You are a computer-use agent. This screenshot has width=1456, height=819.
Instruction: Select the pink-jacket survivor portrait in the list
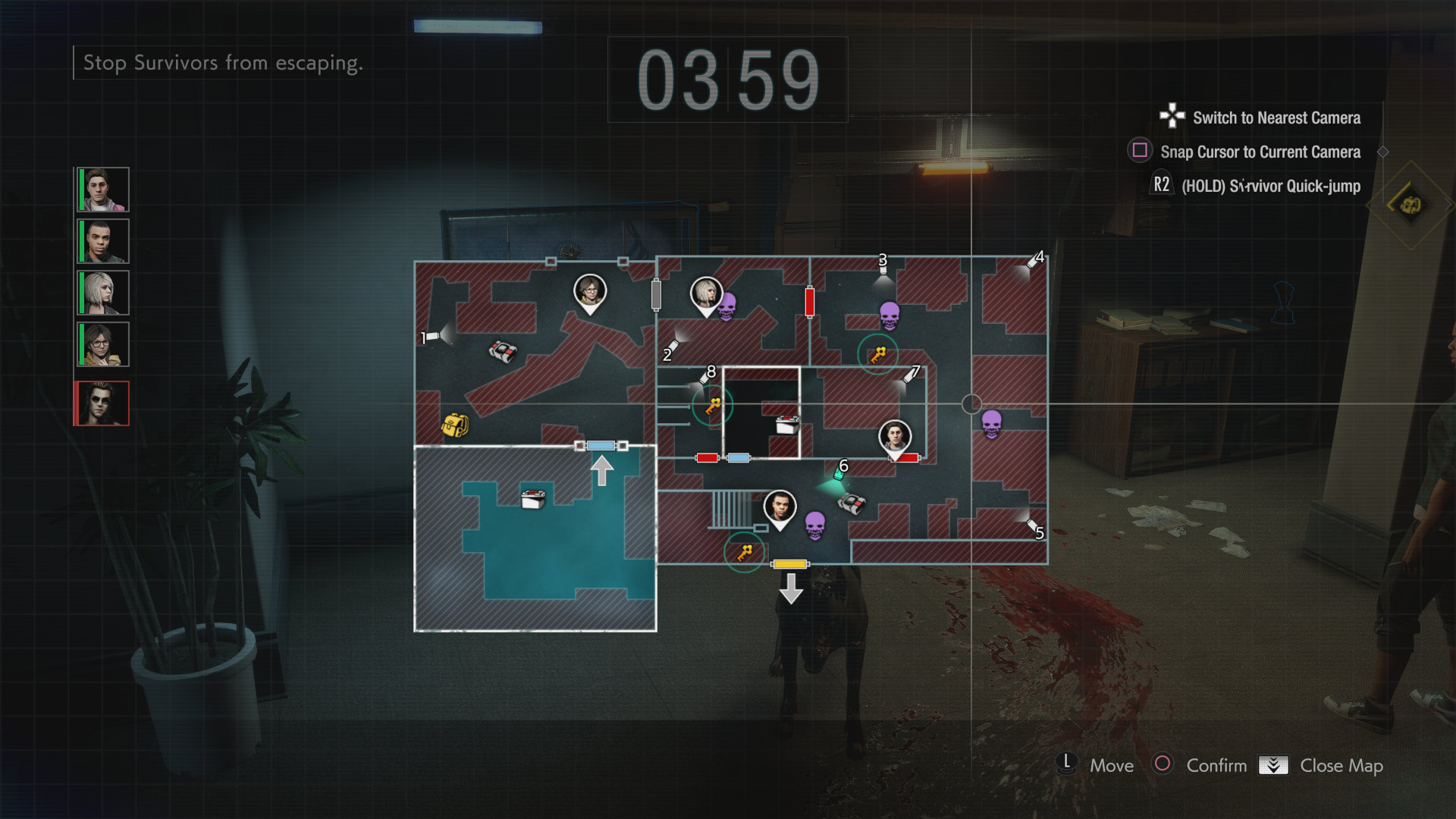[103, 190]
